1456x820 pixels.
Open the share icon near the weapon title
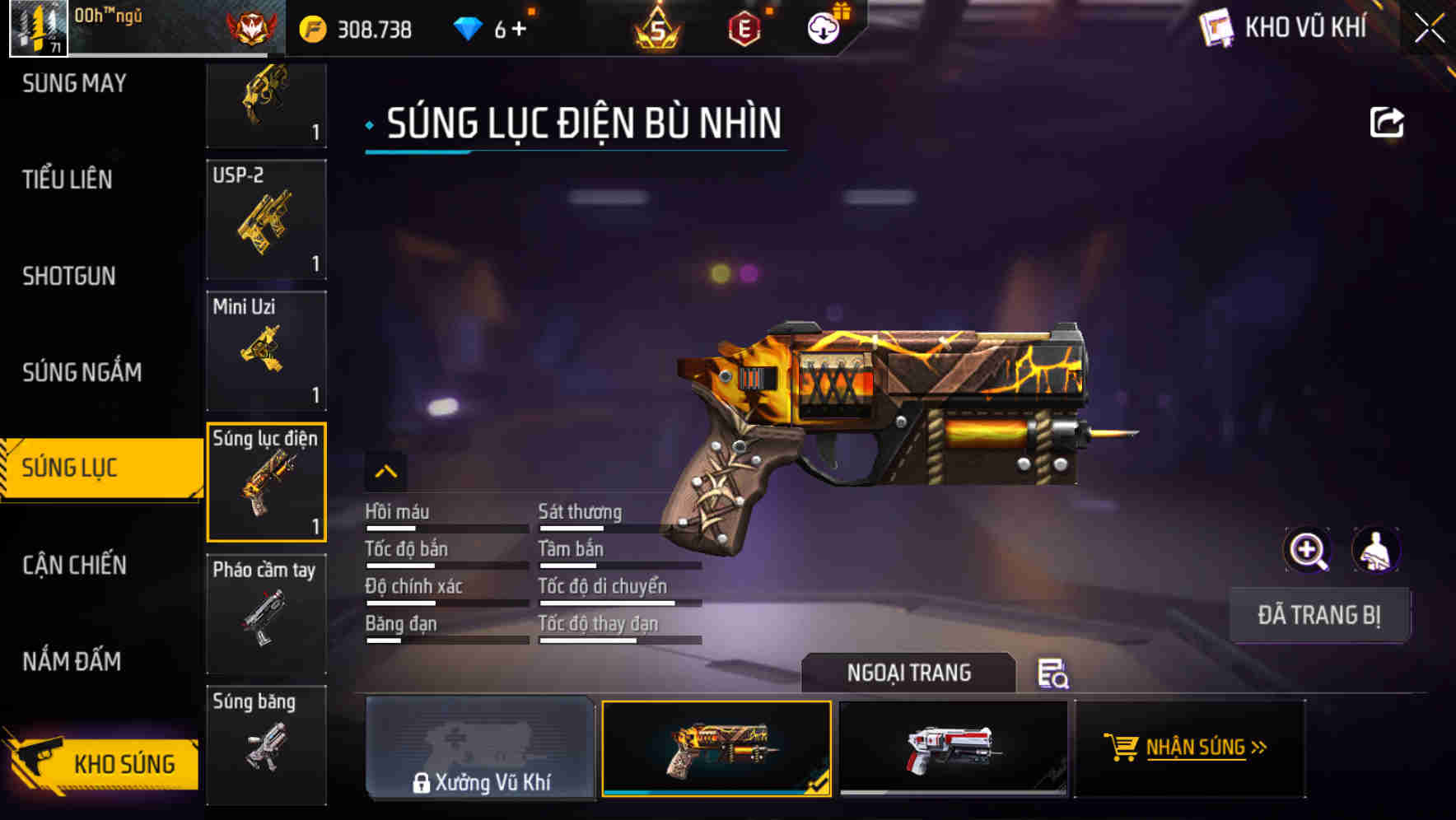point(1388,121)
